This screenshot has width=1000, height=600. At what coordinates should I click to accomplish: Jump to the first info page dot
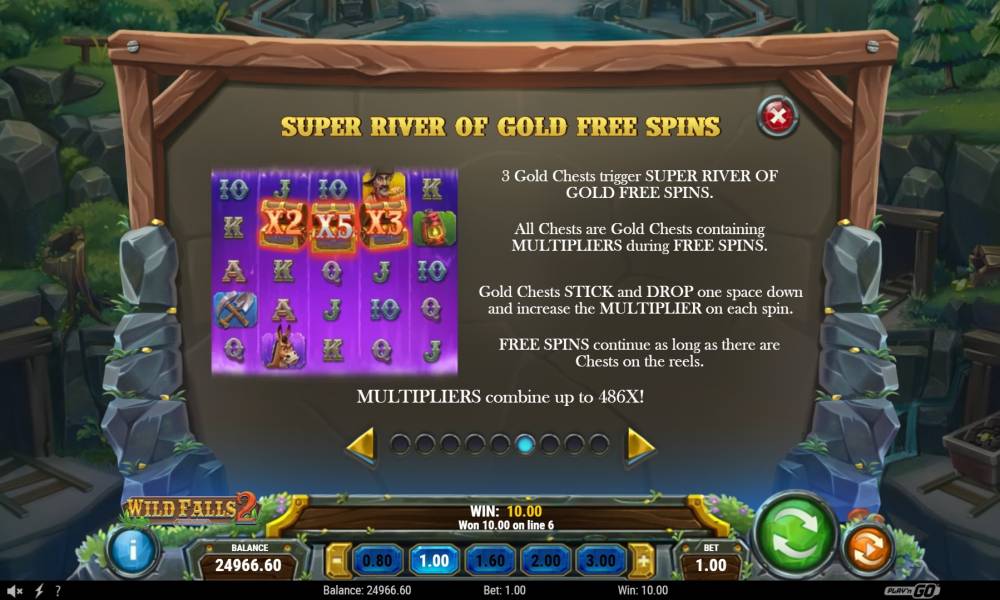pos(400,444)
